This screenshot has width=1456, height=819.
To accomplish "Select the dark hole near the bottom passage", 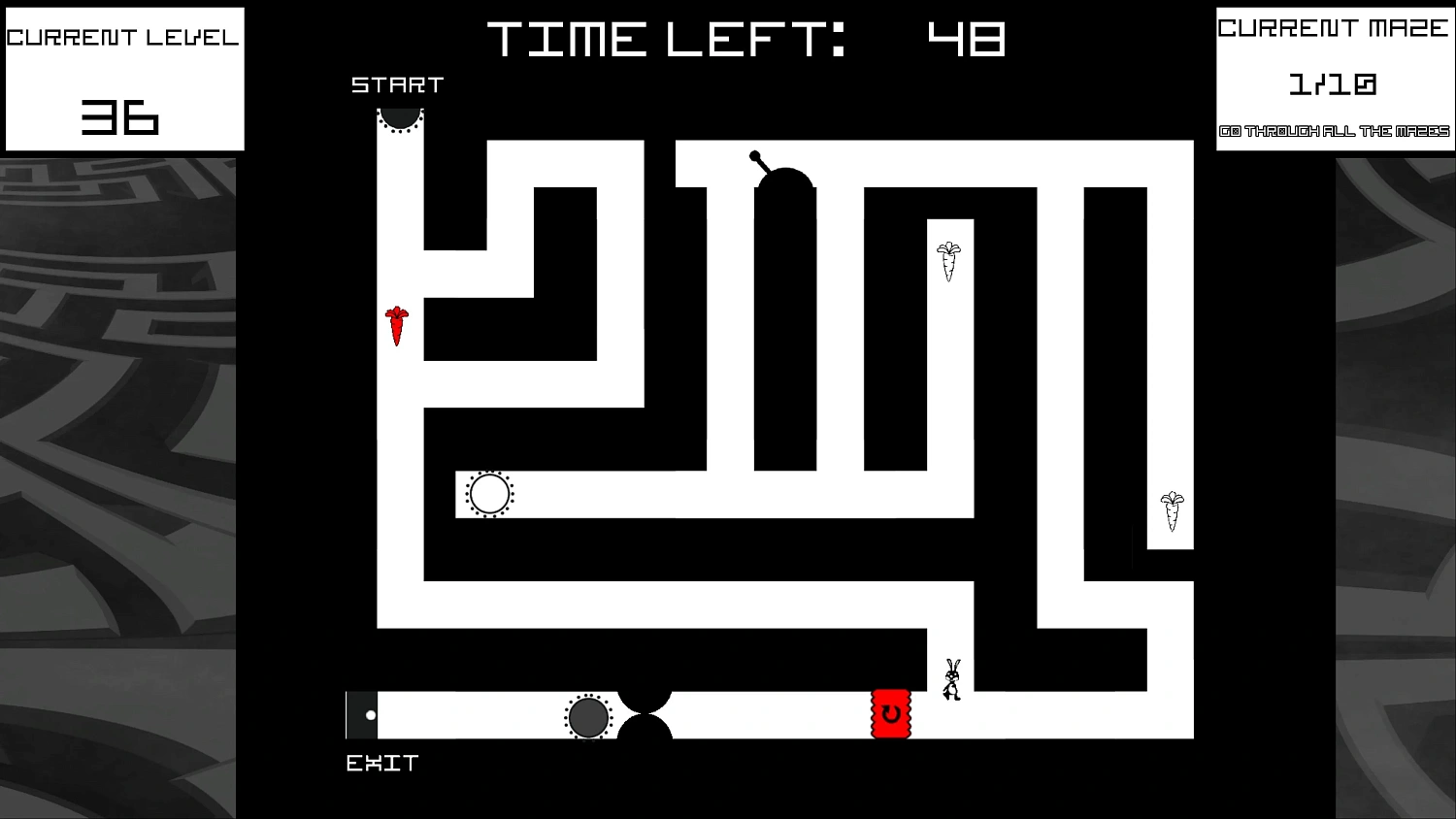I will (589, 717).
